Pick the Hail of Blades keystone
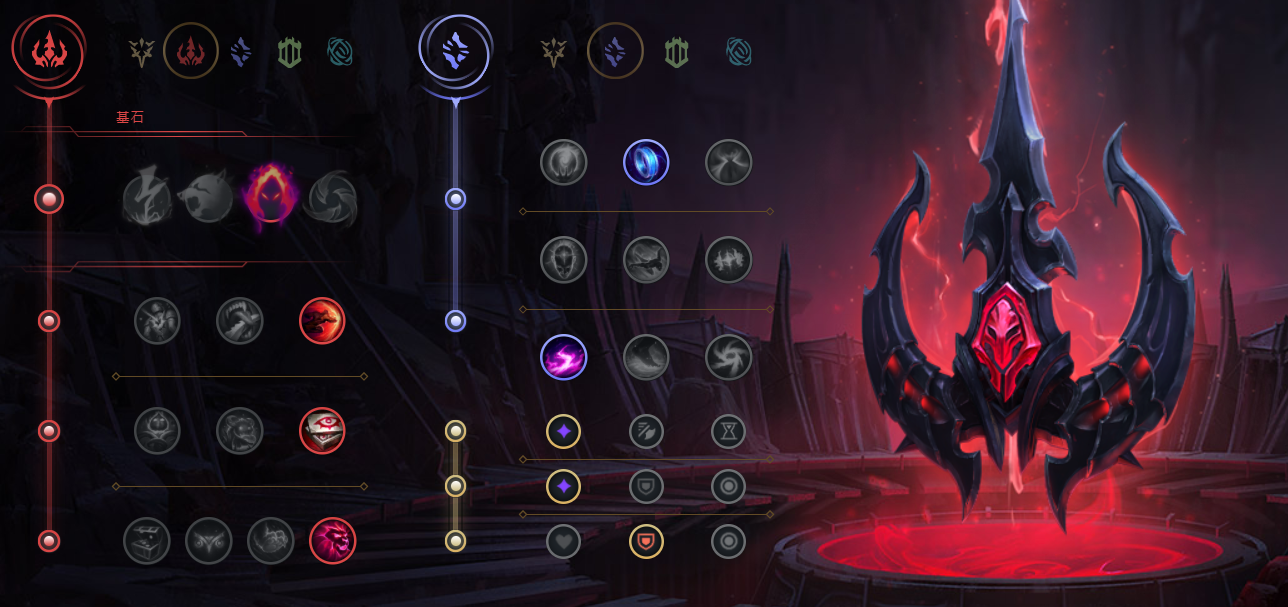The width and height of the screenshot is (1288, 607). click(332, 198)
